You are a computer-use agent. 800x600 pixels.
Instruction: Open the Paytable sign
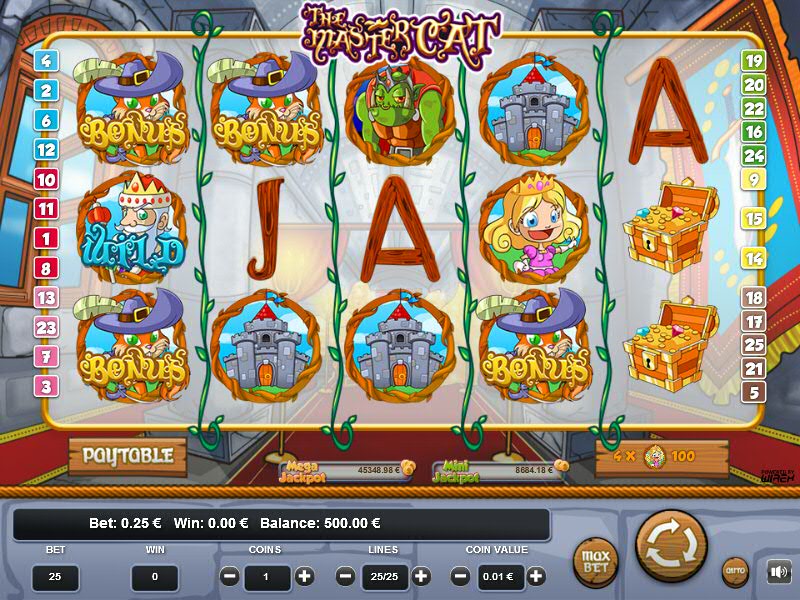127,456
